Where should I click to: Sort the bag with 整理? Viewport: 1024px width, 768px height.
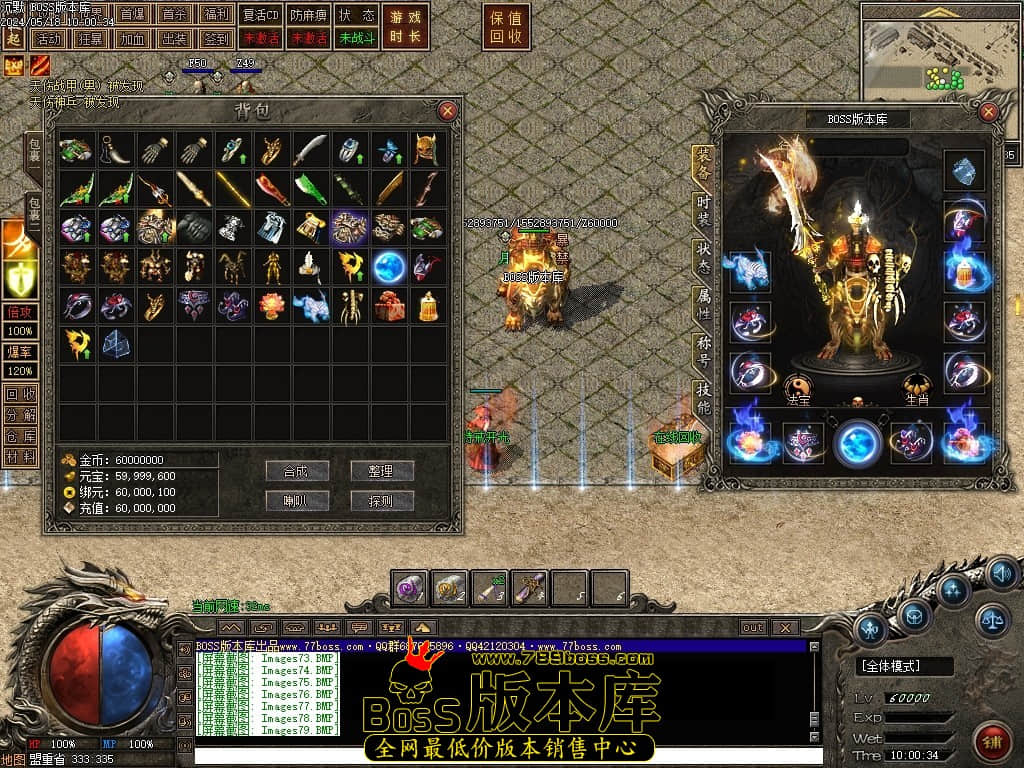point(381,470)
